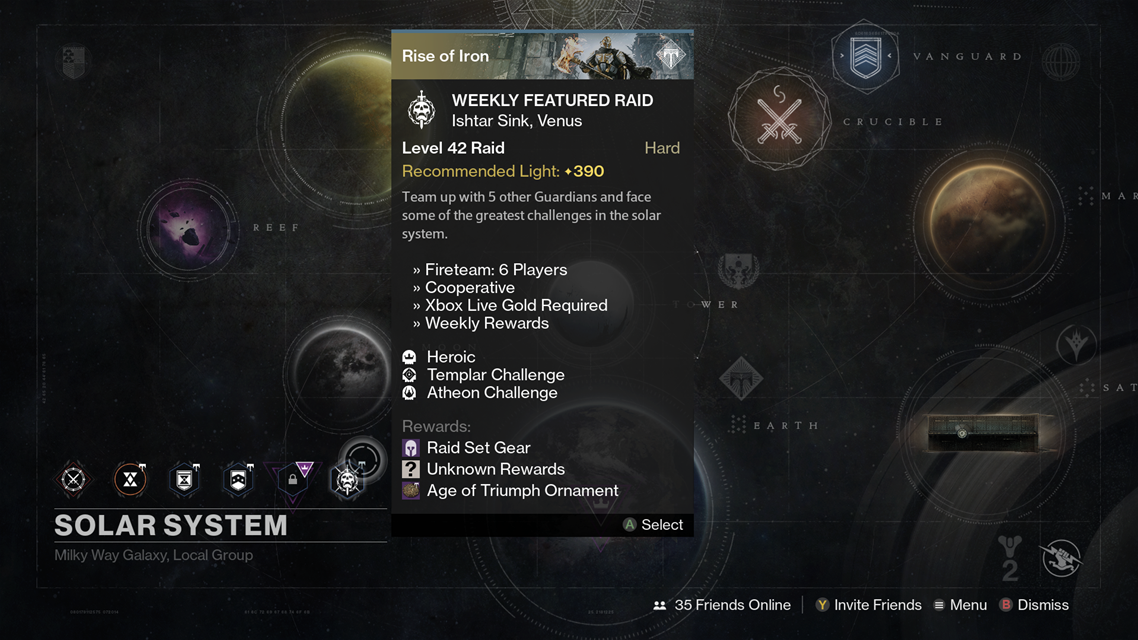Select the Earth destination marker
Screen dimensions: 1138x640
741,380
